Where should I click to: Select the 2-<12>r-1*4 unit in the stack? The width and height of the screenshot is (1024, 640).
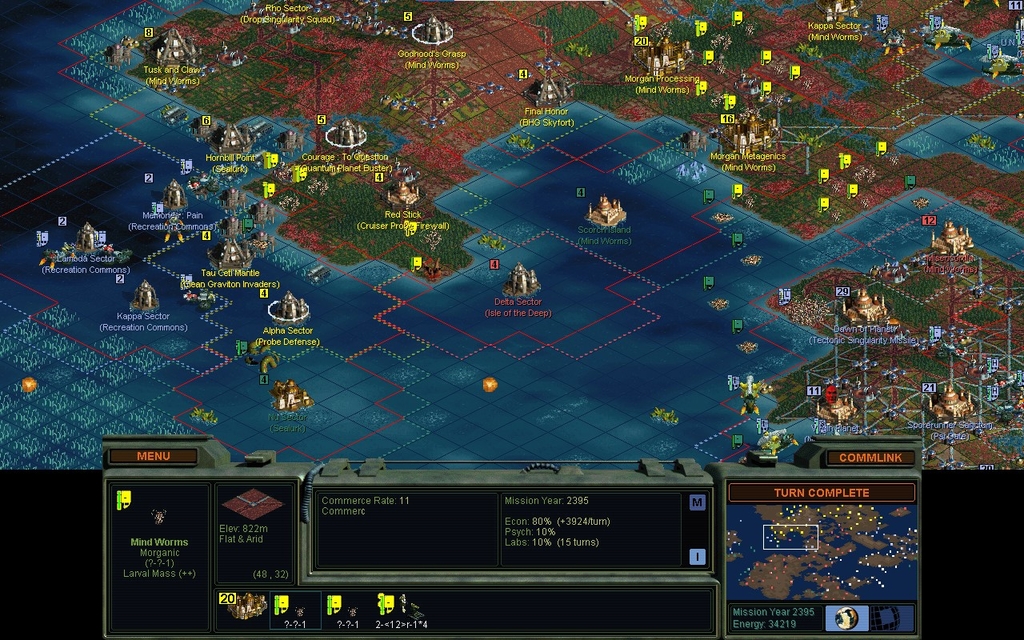click(x=401, y=608)
